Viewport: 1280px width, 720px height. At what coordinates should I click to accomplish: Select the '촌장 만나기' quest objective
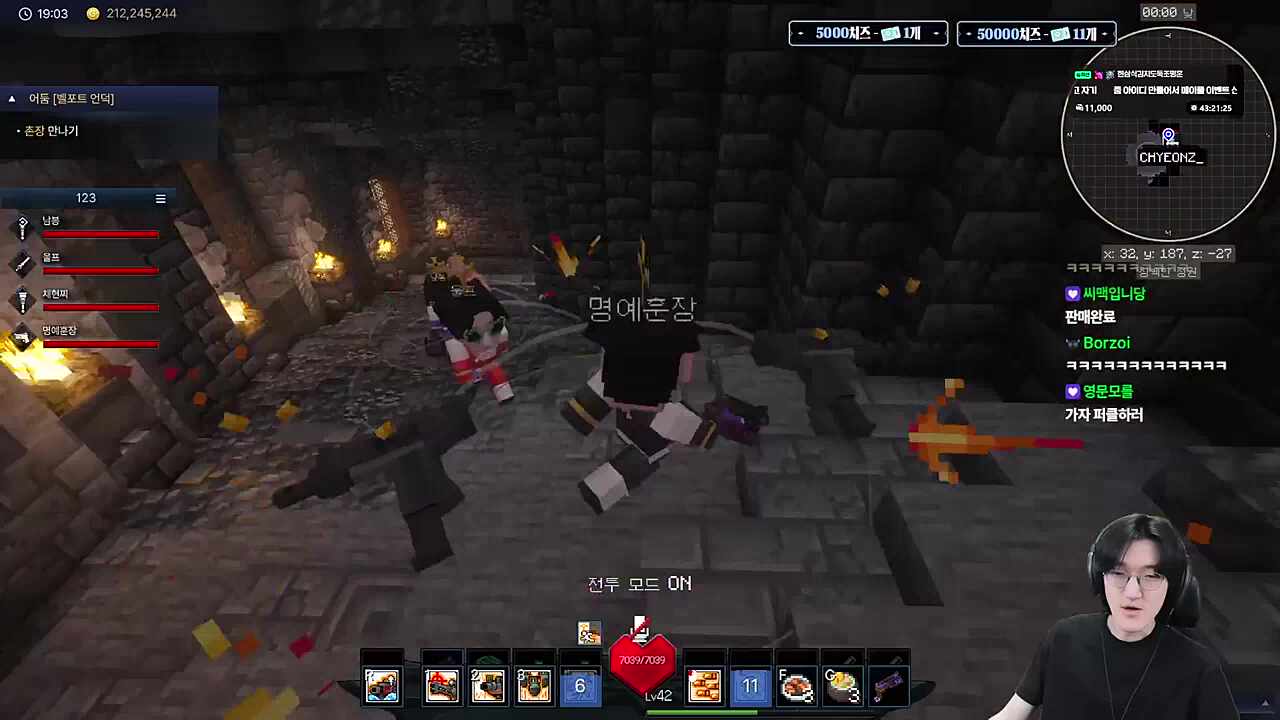click(51, 131)
